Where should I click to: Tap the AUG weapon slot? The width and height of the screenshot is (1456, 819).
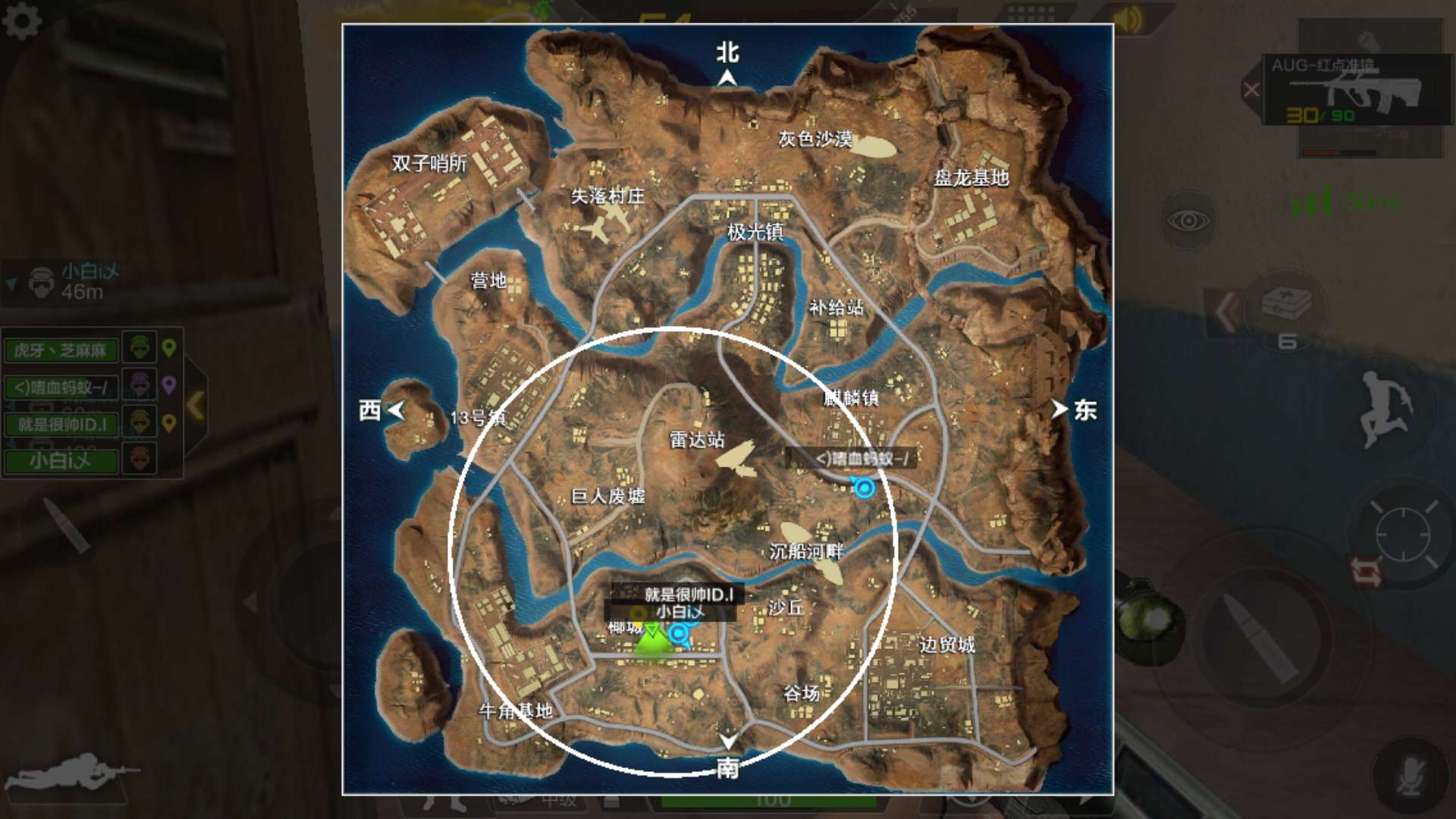pyautogui.click(x=1357, y=89)
